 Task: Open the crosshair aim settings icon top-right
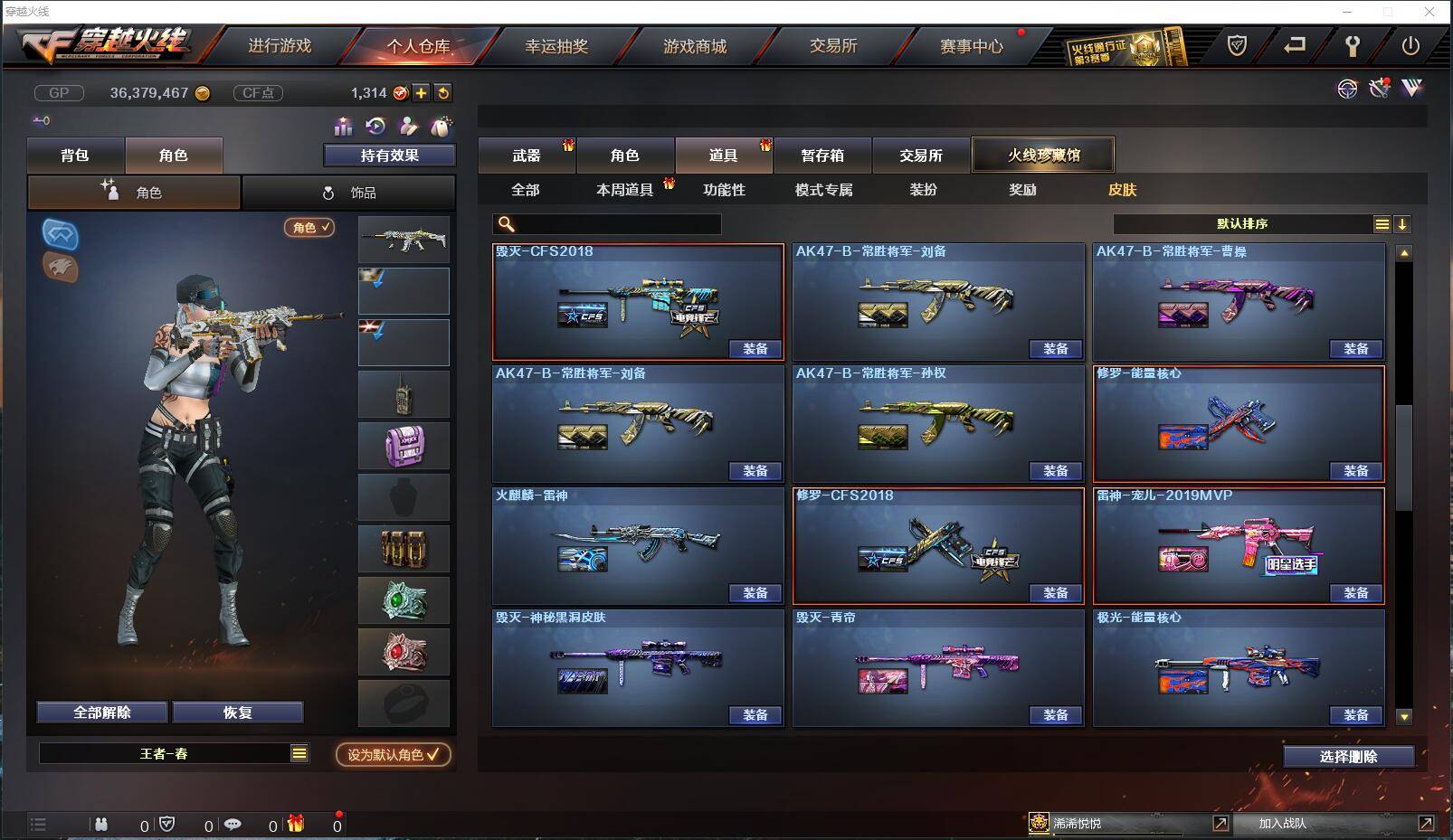tap(1347, 88)
